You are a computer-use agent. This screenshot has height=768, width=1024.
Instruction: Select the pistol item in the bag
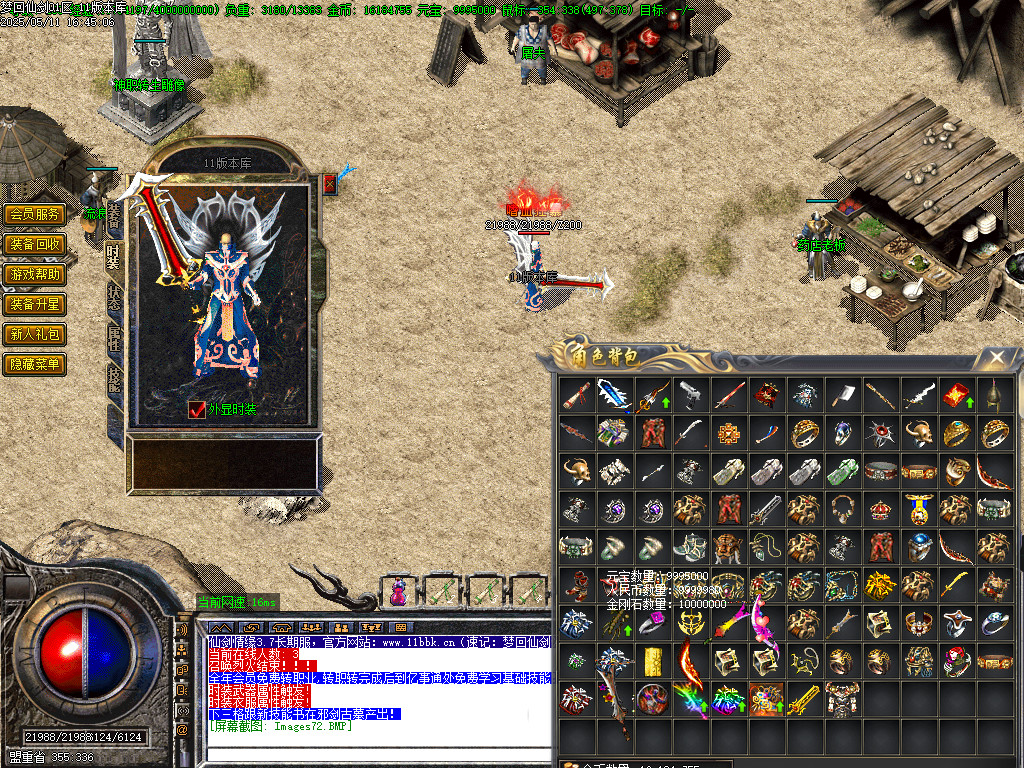point(691,394)
